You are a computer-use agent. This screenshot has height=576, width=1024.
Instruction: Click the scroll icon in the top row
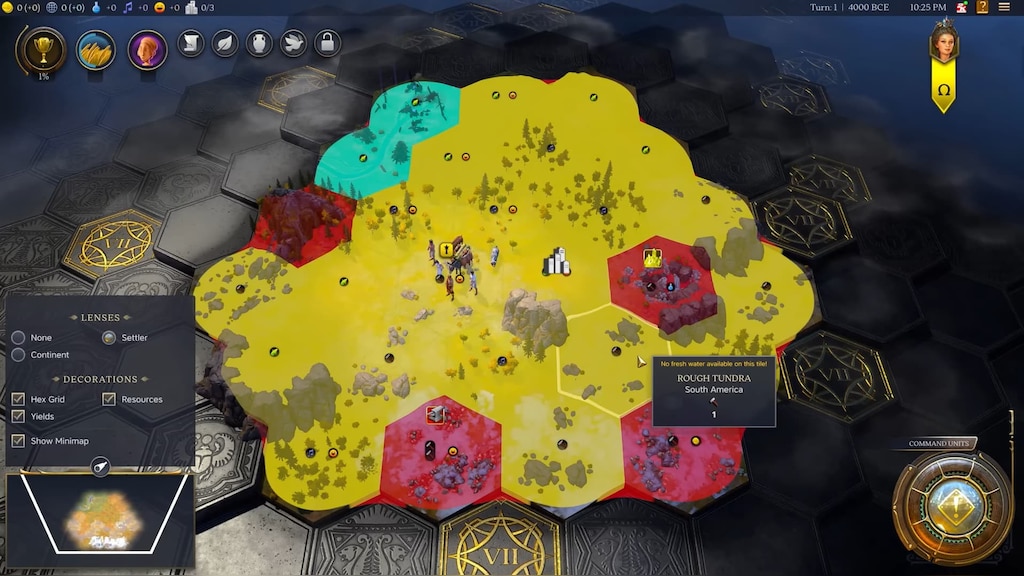click(x=191, y=43)
